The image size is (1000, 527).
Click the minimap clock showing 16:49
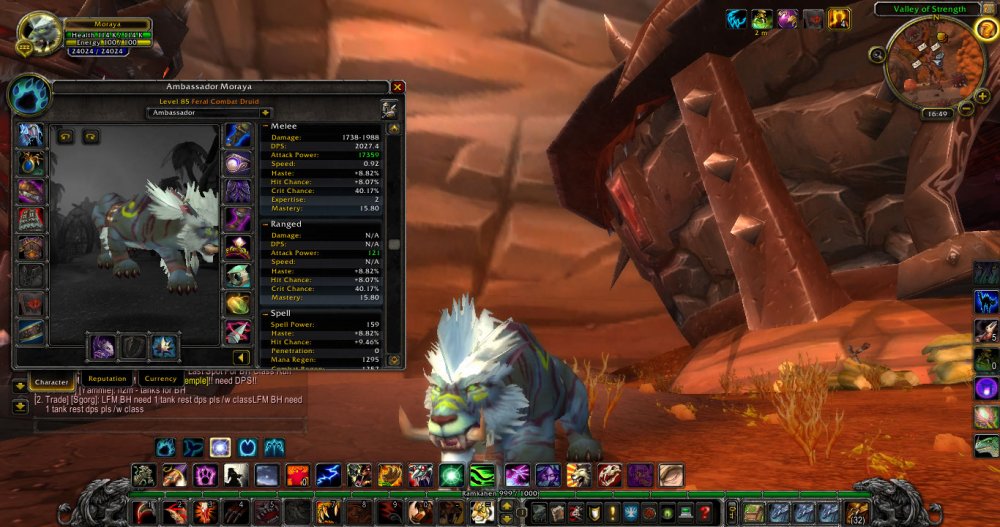[x=936, y=114]
